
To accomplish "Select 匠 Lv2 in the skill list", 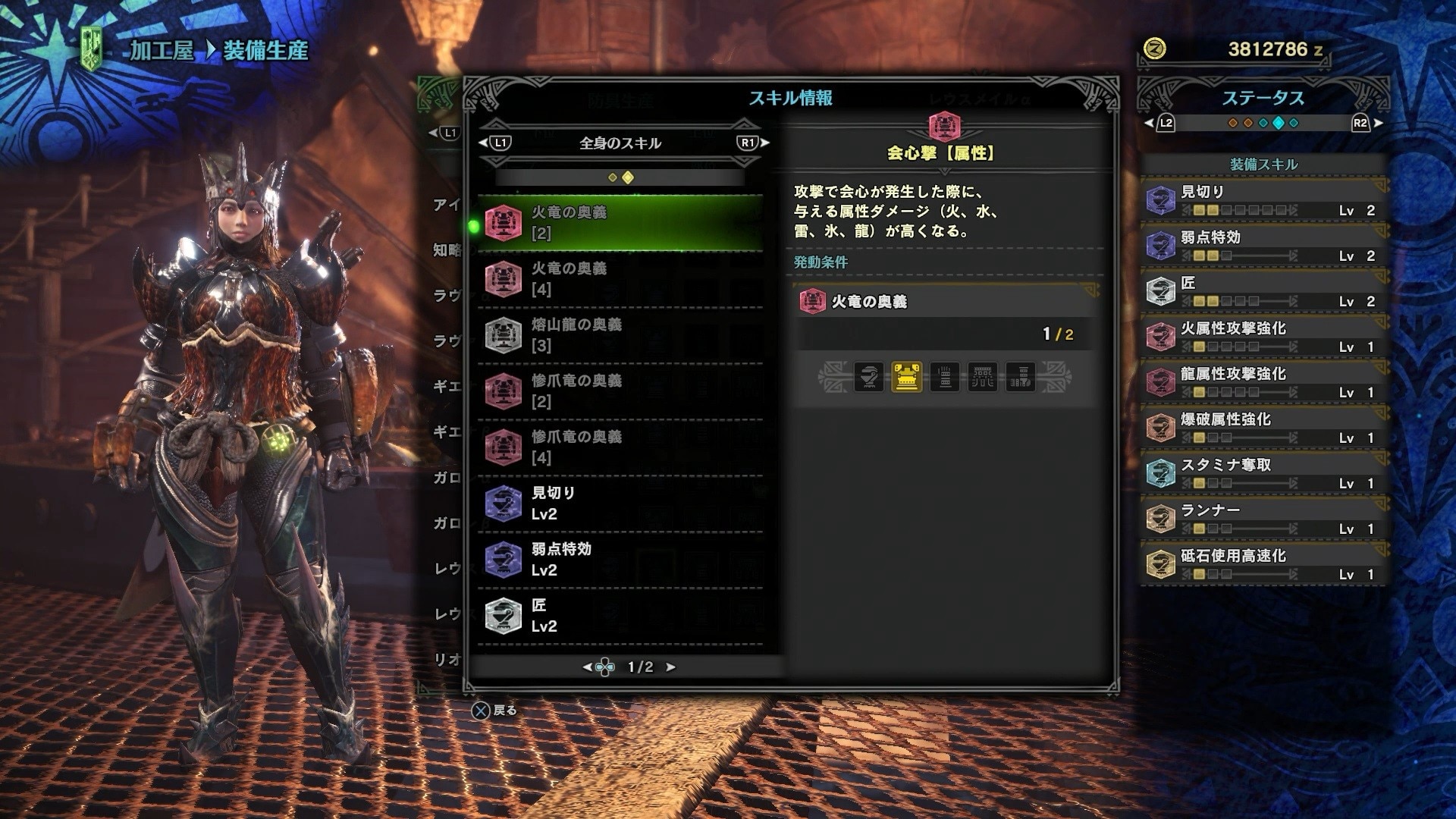I will click(620, 616).
